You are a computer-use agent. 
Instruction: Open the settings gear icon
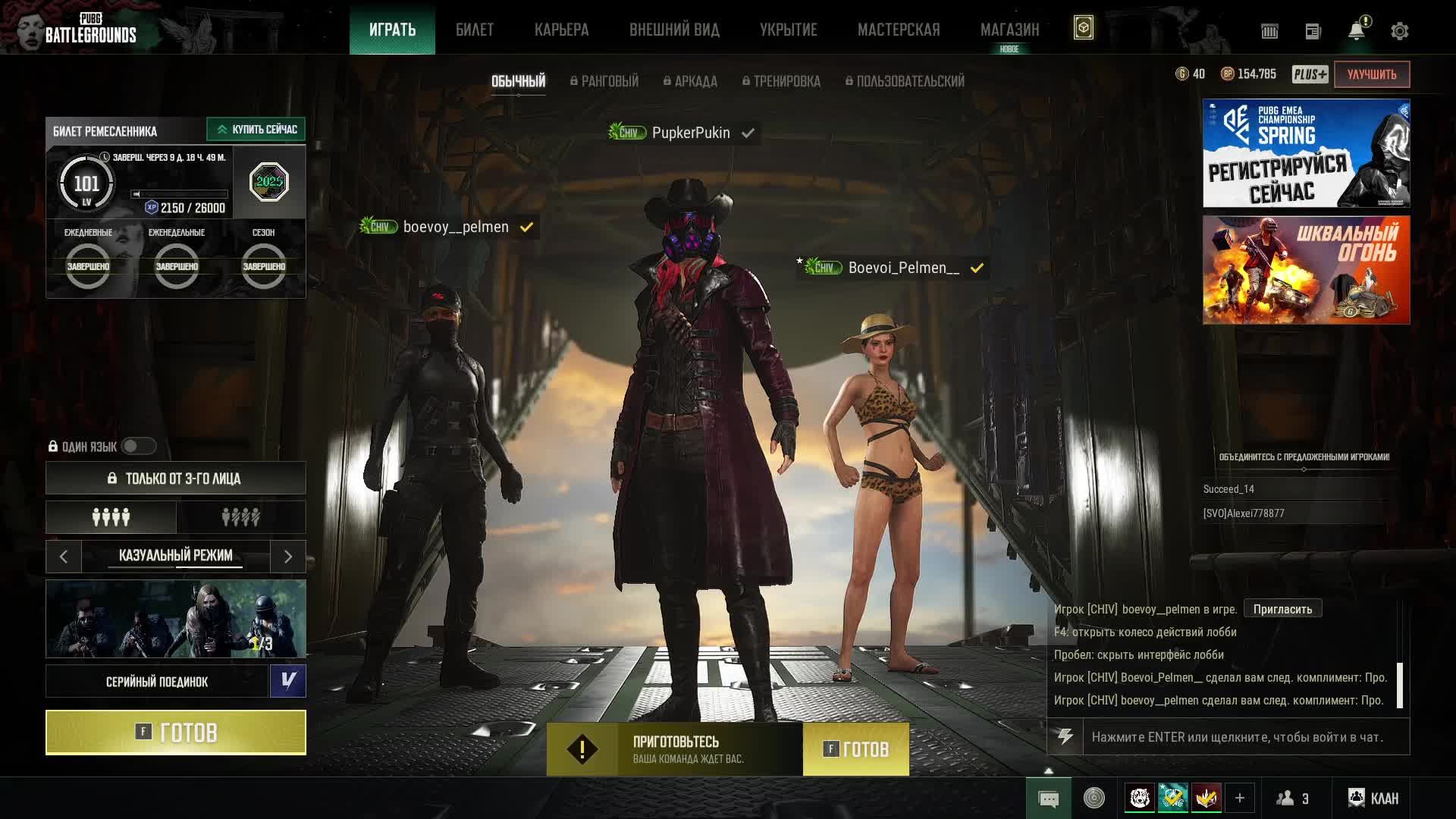[x=1399, y=31]
